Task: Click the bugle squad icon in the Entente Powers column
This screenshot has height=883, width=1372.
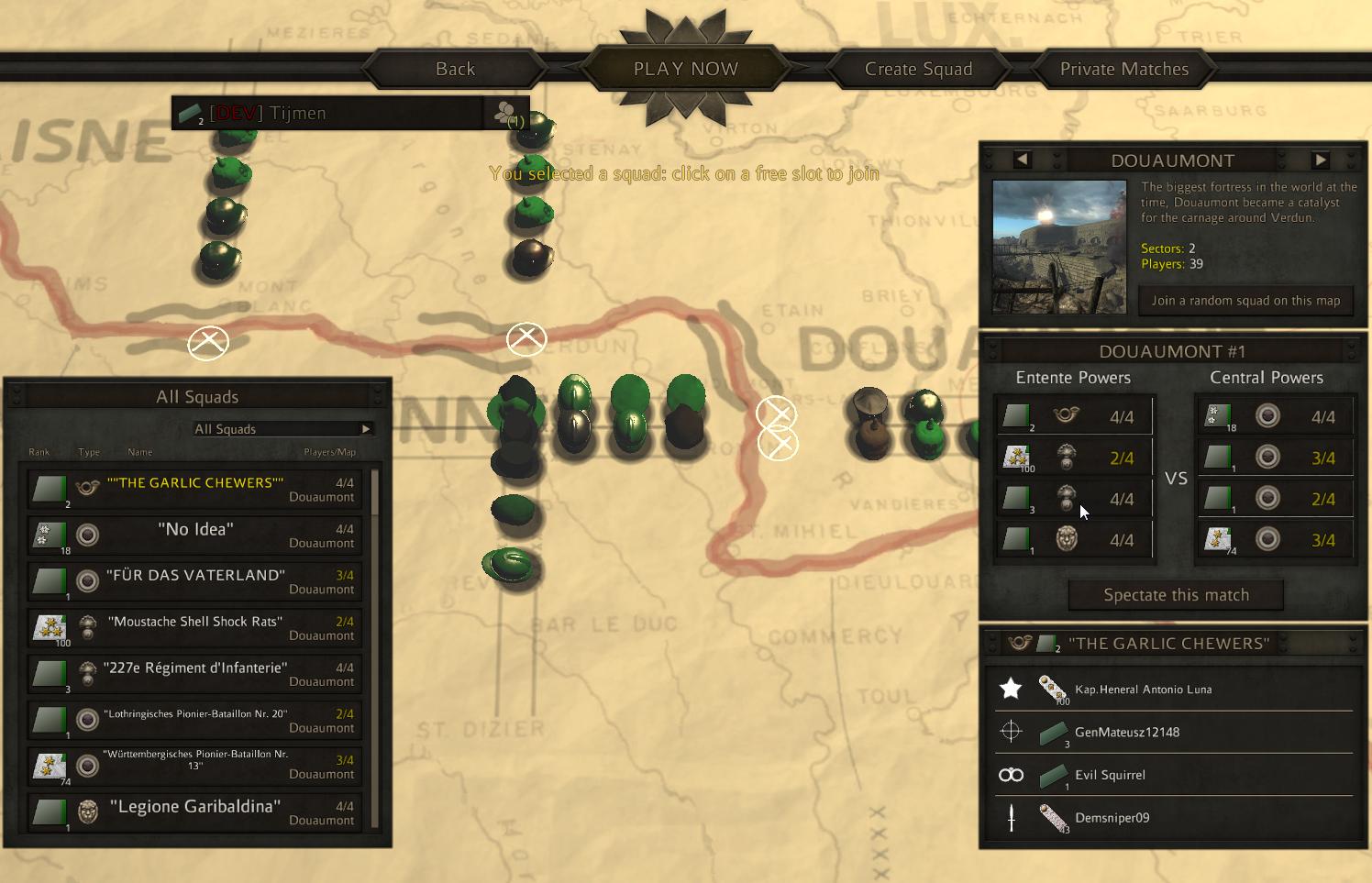Action: [x=1066, y=414]
